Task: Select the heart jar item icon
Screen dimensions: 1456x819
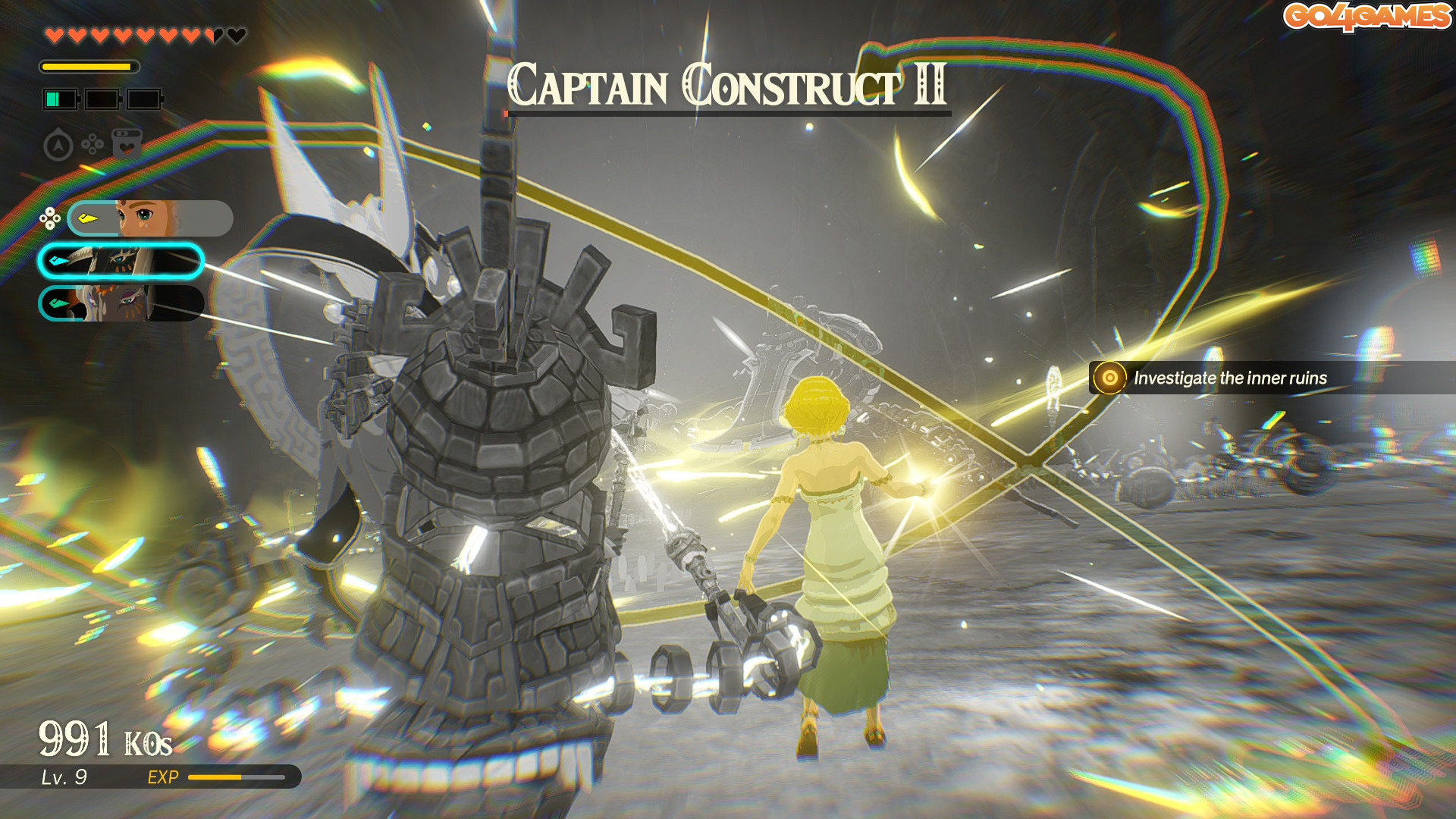Action: pyautogui.click(x=127, y=143)
